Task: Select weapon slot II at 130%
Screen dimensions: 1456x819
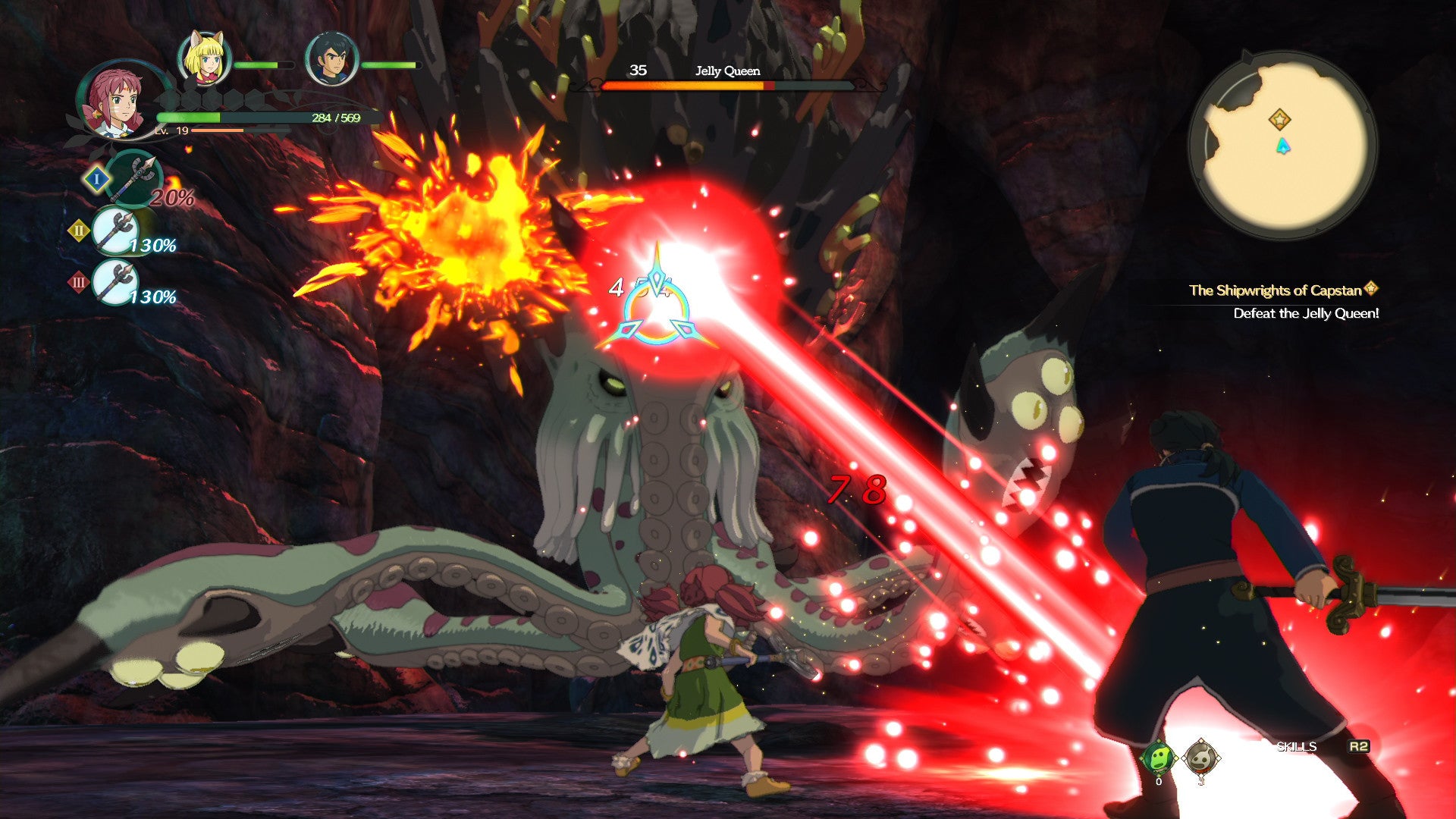Action: point(115,231)
